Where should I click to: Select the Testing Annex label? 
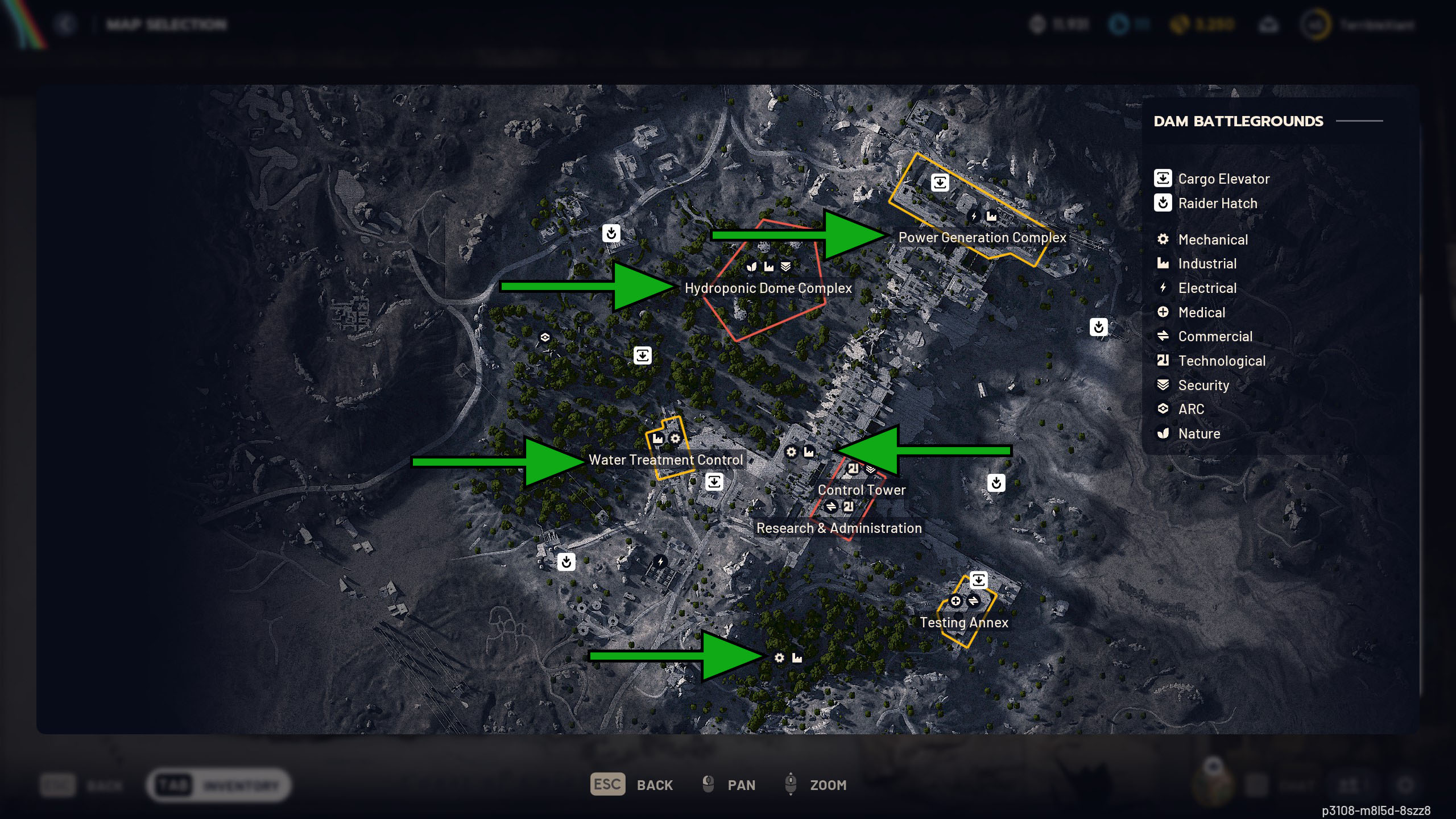pos(964,622)
